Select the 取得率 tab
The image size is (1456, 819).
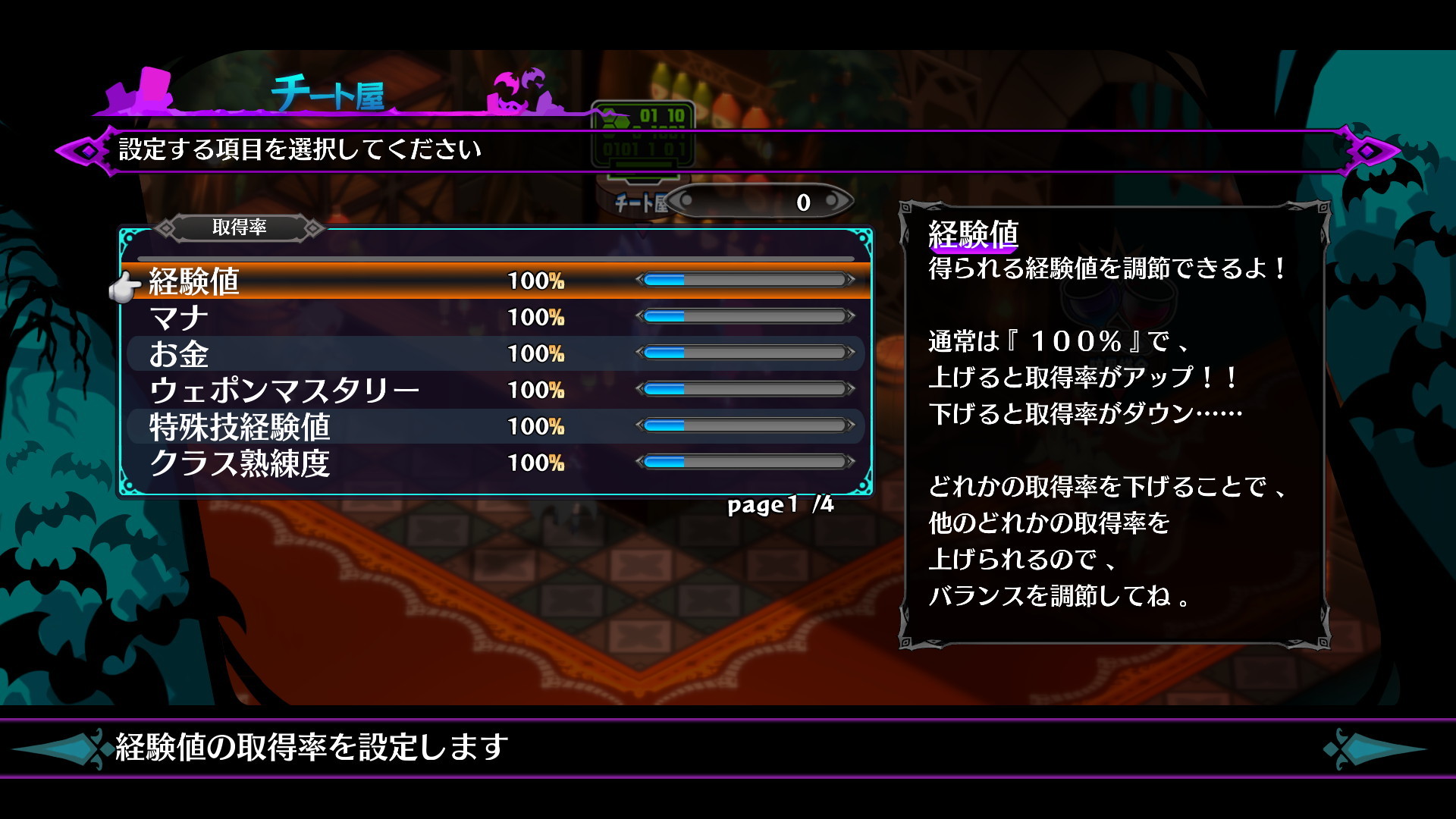[x=240, y=226]
